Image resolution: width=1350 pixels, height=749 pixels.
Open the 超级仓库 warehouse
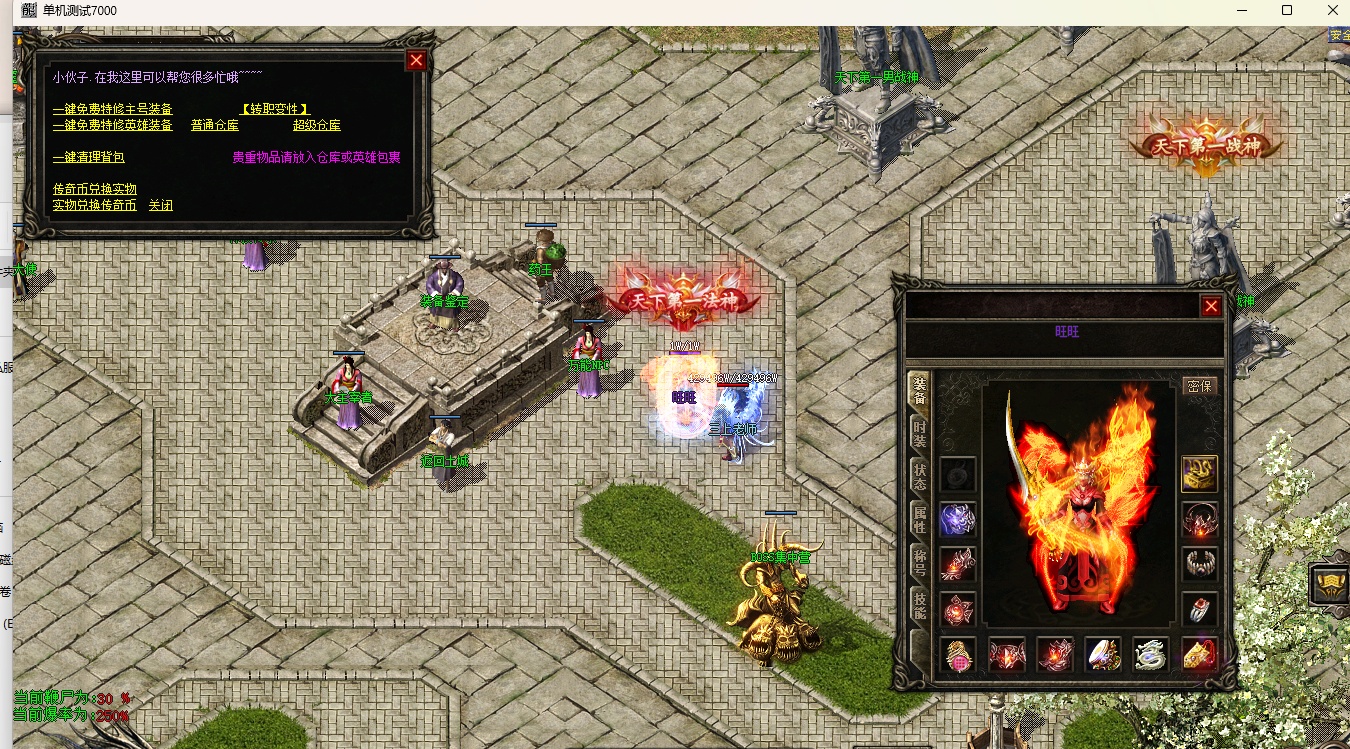pyautogui.click(x=316, y=125)
